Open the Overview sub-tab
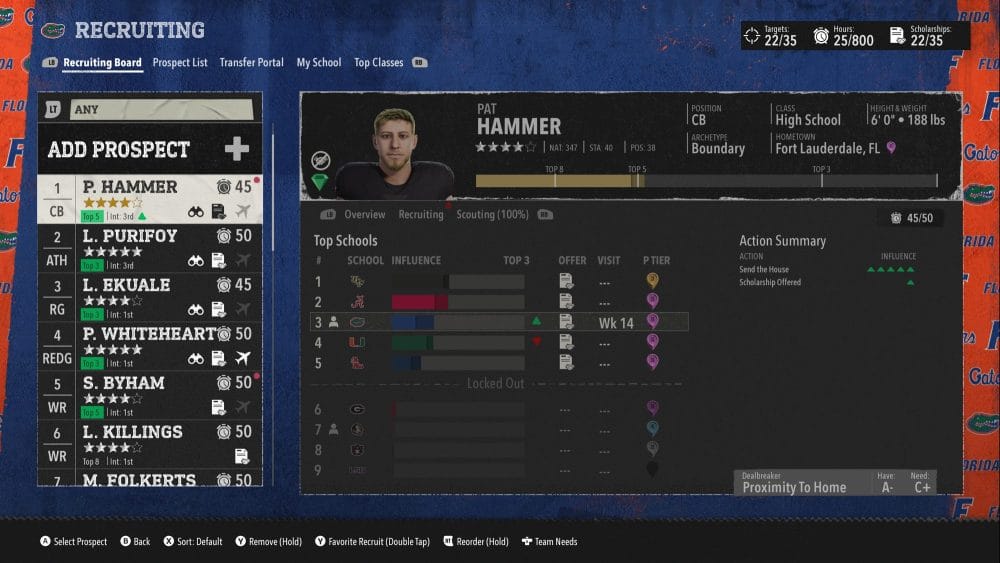 click(364, 215)
